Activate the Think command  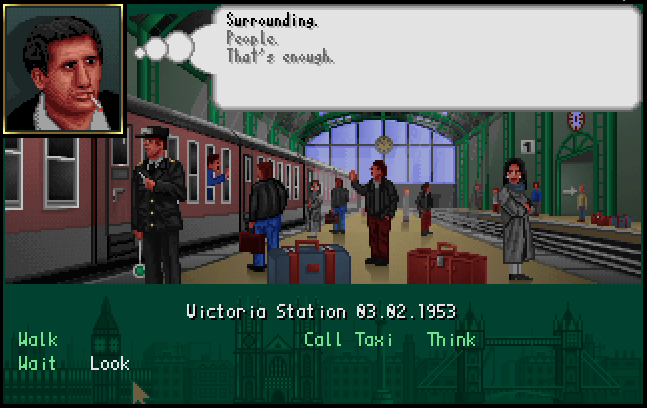point(452,340)
